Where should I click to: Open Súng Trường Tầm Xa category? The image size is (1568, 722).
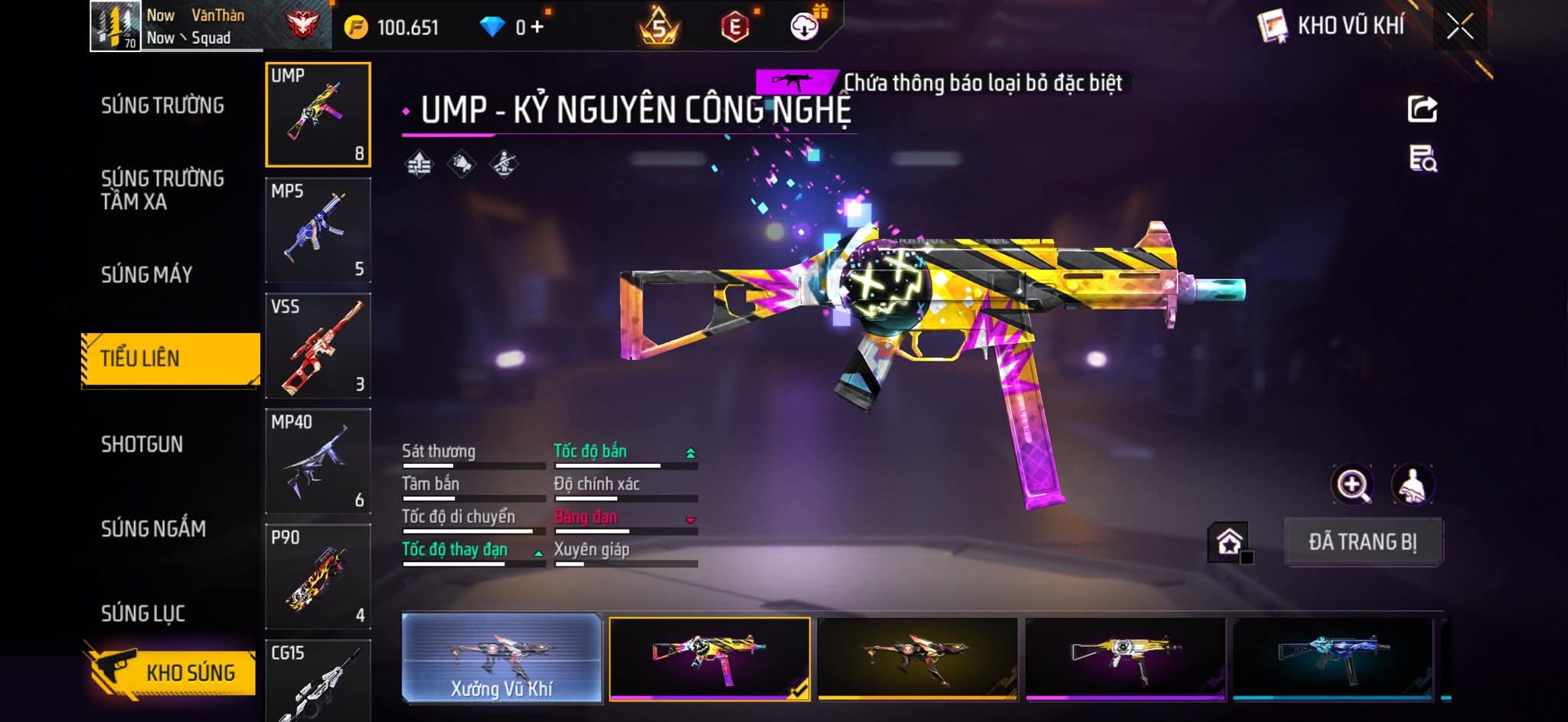162,190
